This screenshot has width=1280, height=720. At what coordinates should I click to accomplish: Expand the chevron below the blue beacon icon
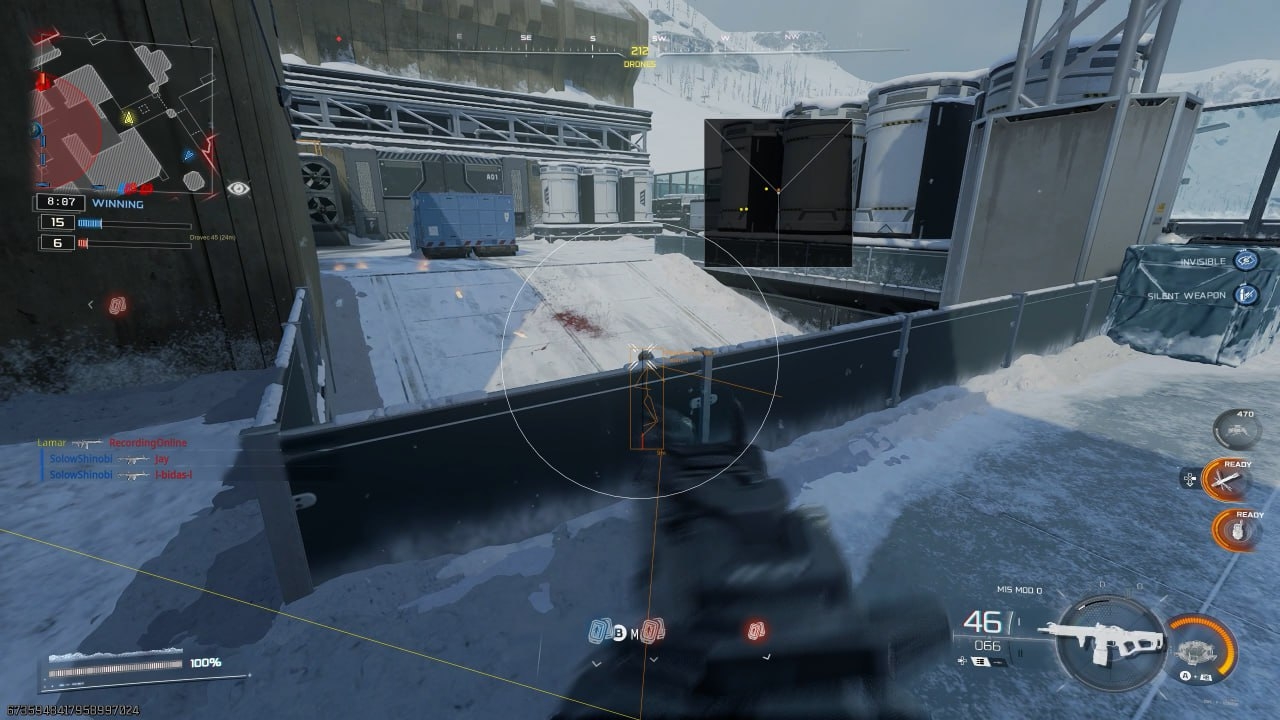click(x=596, y=663)
